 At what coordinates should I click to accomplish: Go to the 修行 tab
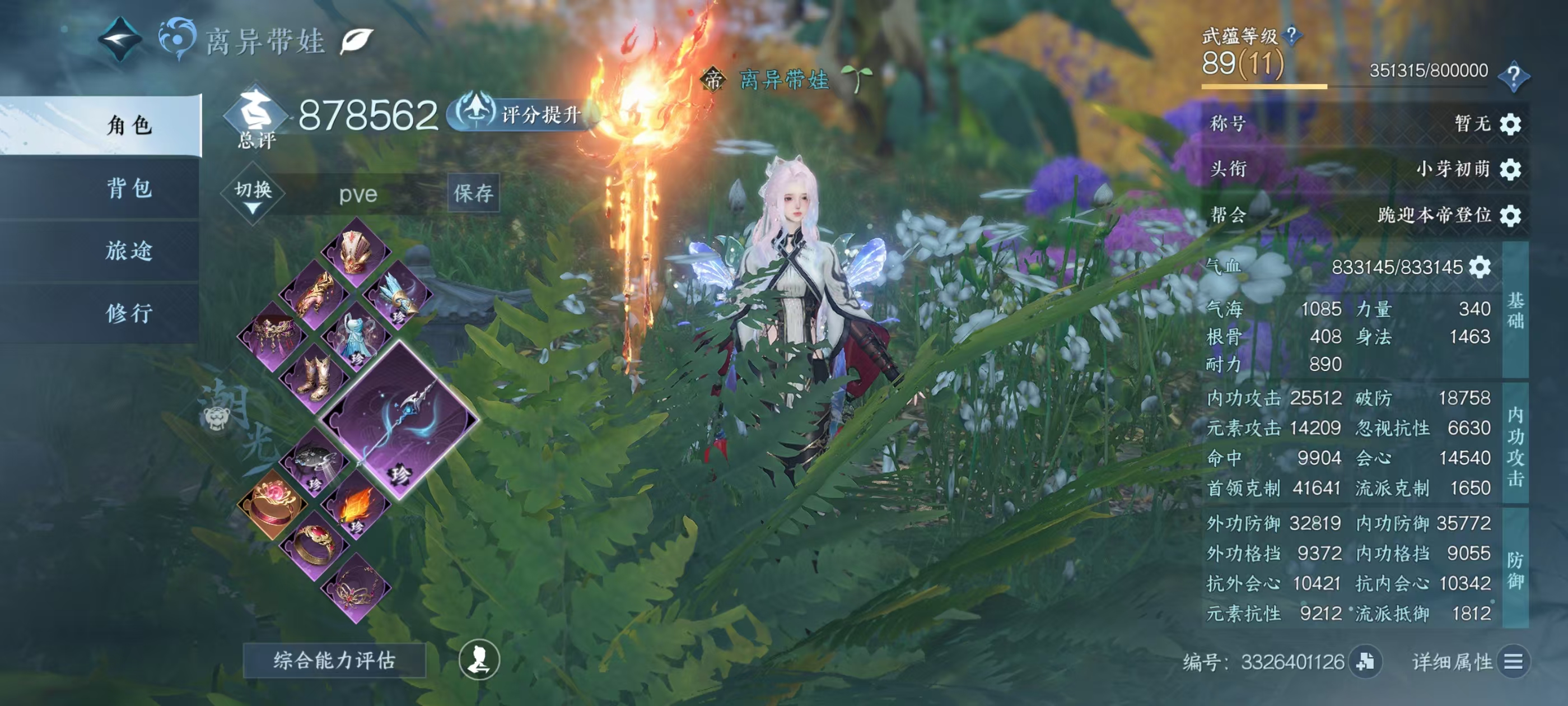(129, 313)
